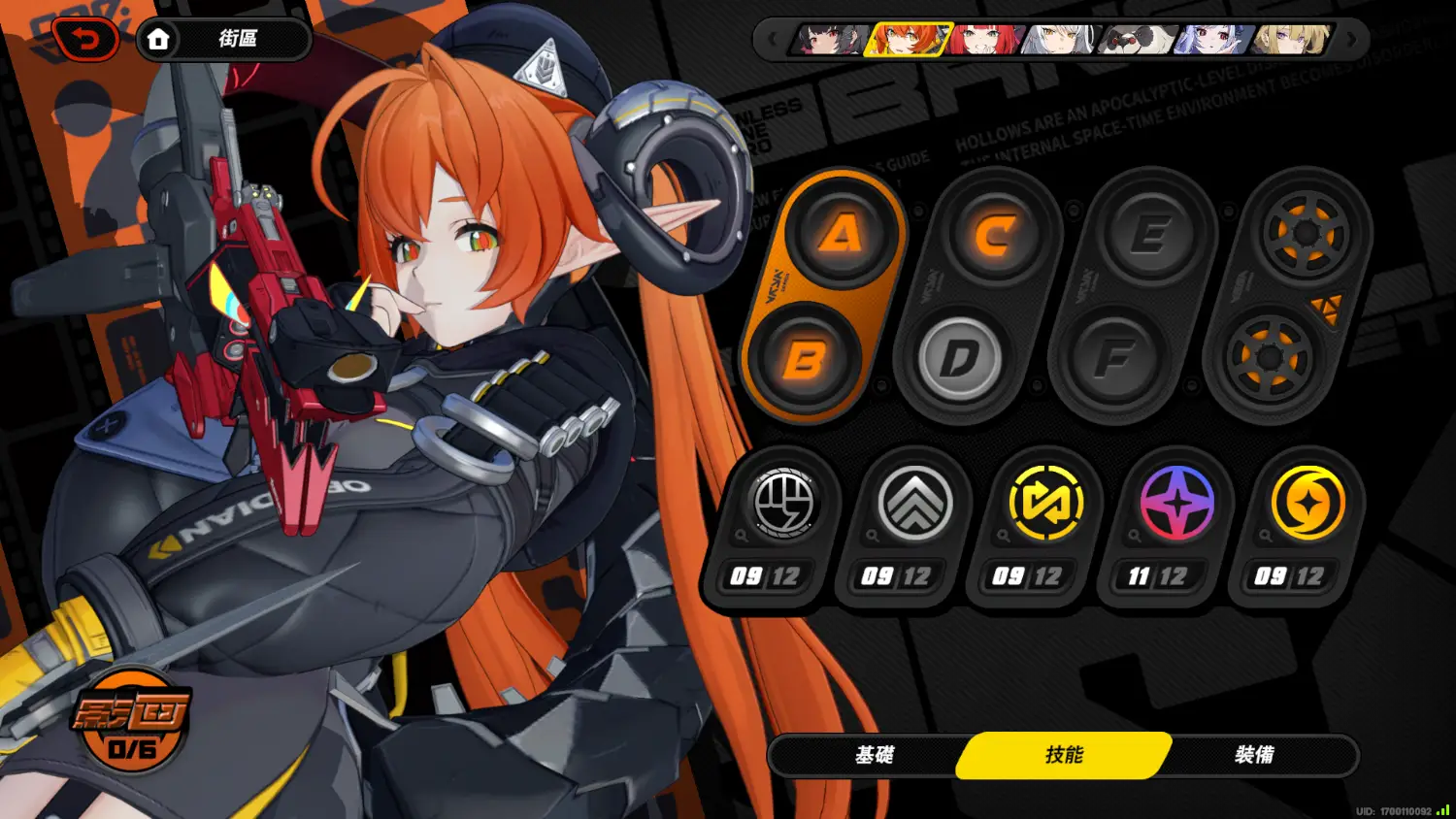The width and height of the screenshot is (1456, 819).
Task: Click the red back arrow button
Action: click(86, 40)
